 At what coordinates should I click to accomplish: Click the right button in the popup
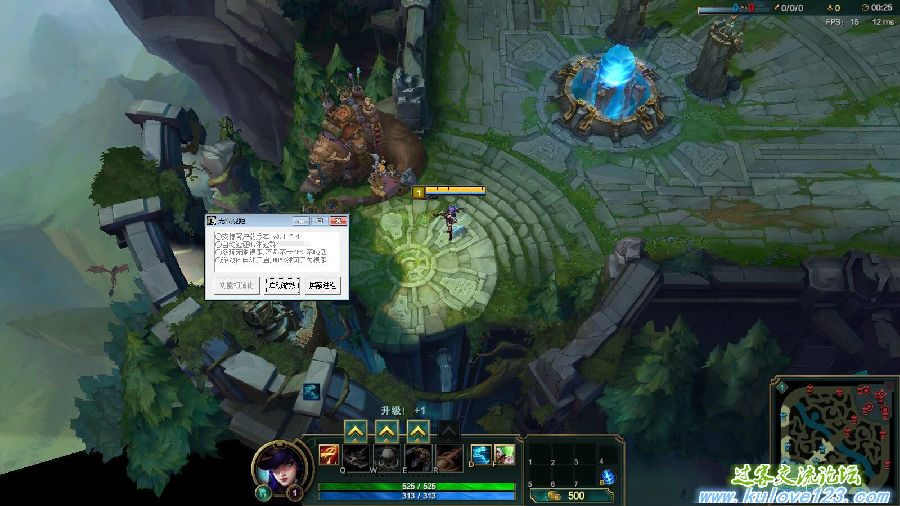point(322,285)
